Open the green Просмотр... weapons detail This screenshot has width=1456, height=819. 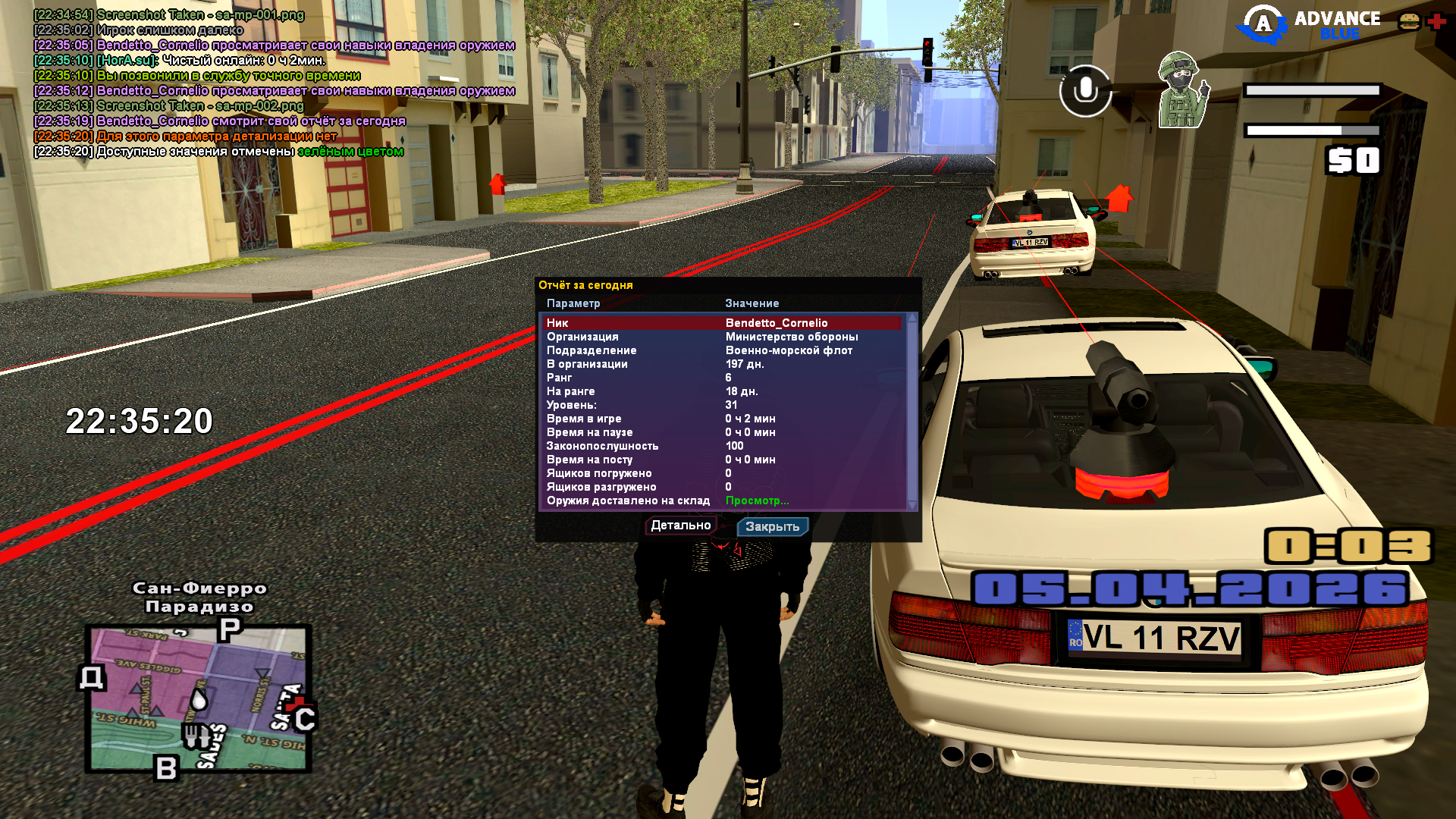click(x=757, y=500)
